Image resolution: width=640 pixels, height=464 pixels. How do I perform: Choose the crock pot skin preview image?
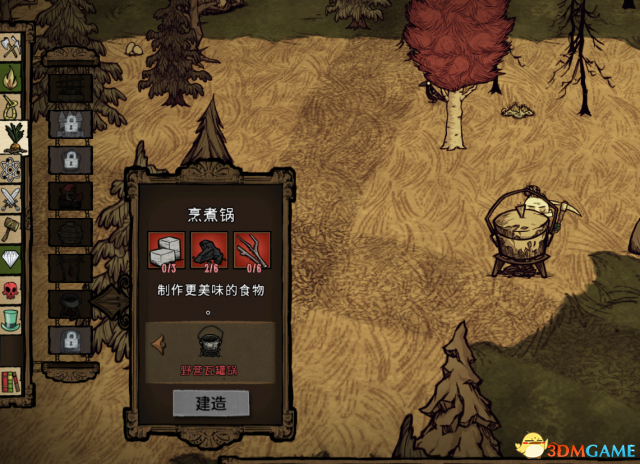tap(210, 343)
